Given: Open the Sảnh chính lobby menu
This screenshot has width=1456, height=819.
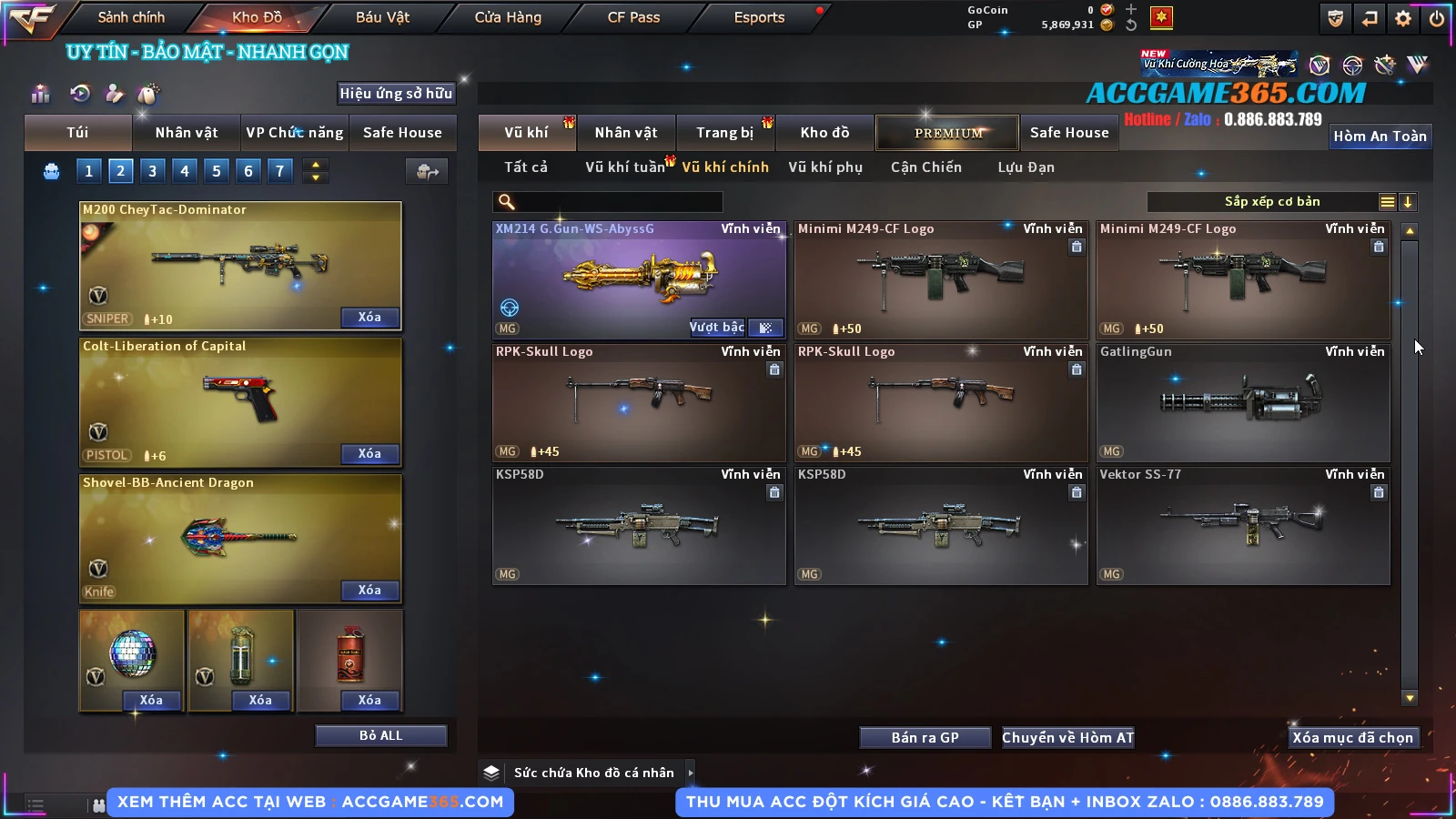Looking at the screenshot, I should 131,17.
